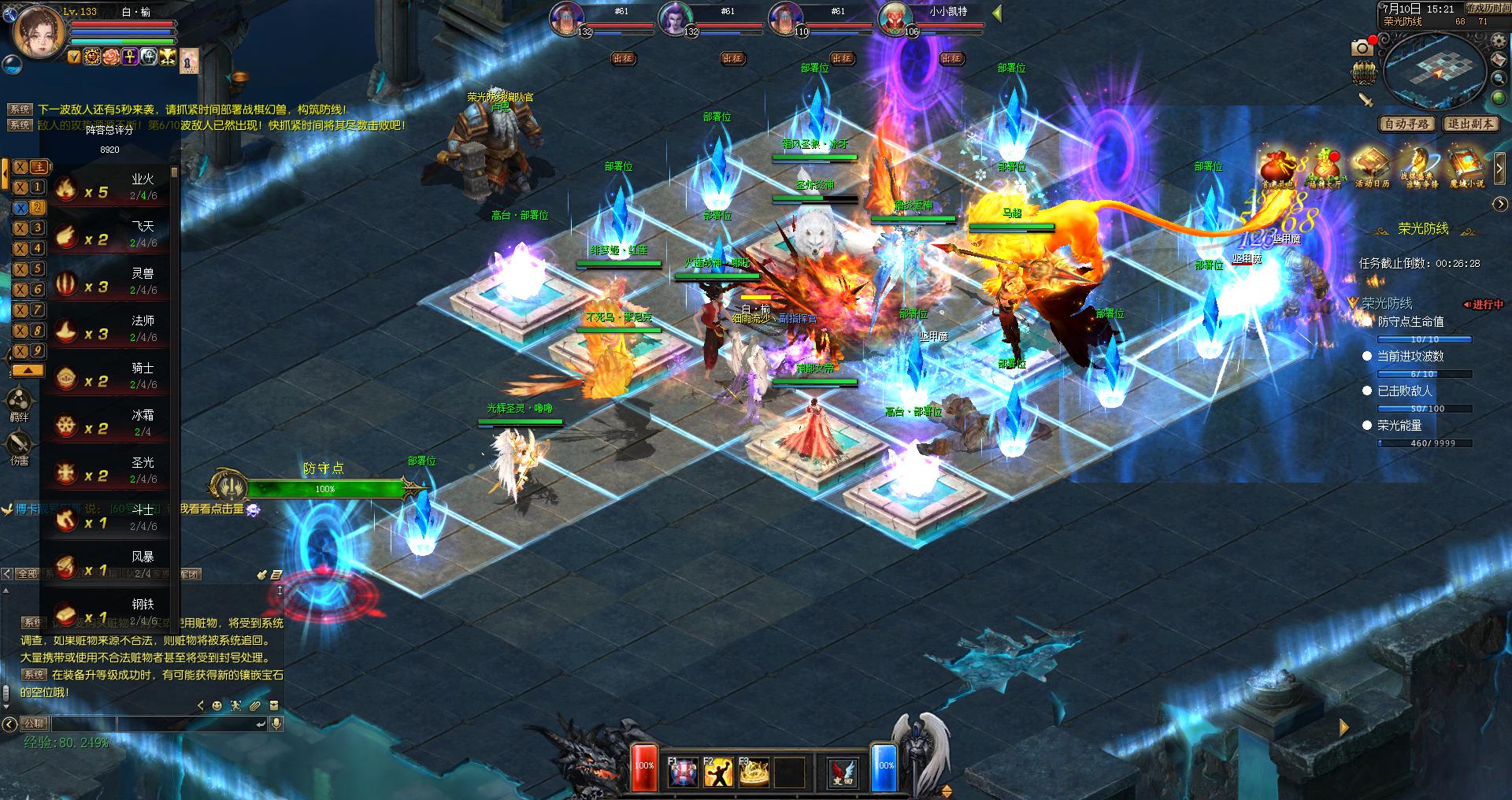
Task: Switch to lineup slot 3
Action: coord(30,228)
